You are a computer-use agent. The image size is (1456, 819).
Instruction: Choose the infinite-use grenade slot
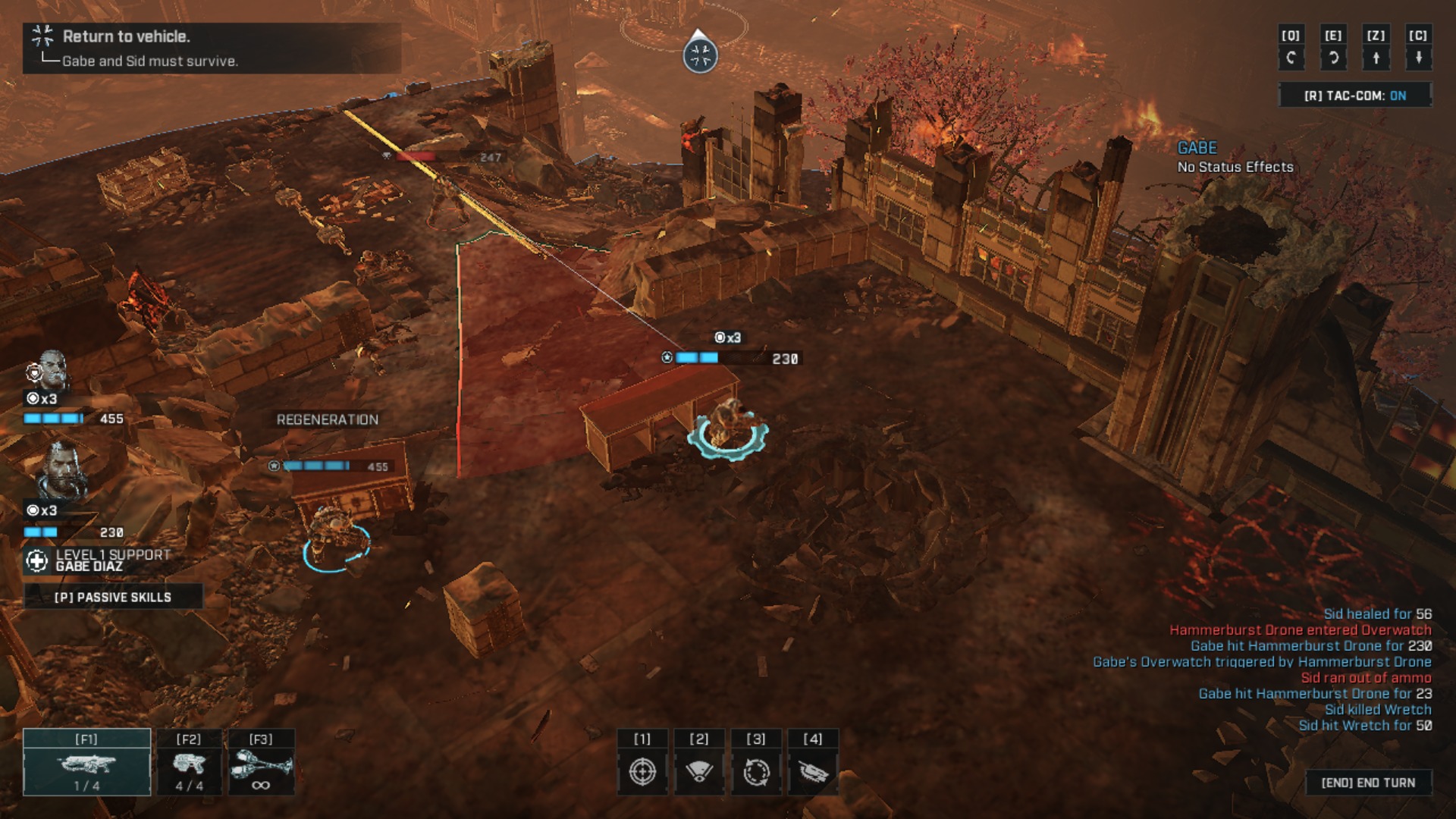tap(261, 763)
